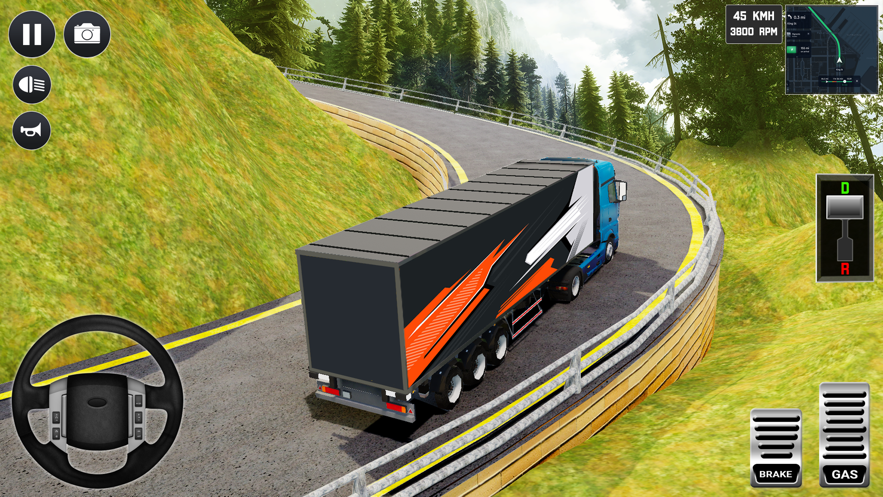The height and width of the screenshot is (497, 883).
Task: Tap the camera view button
Action: tap(87, 34)
